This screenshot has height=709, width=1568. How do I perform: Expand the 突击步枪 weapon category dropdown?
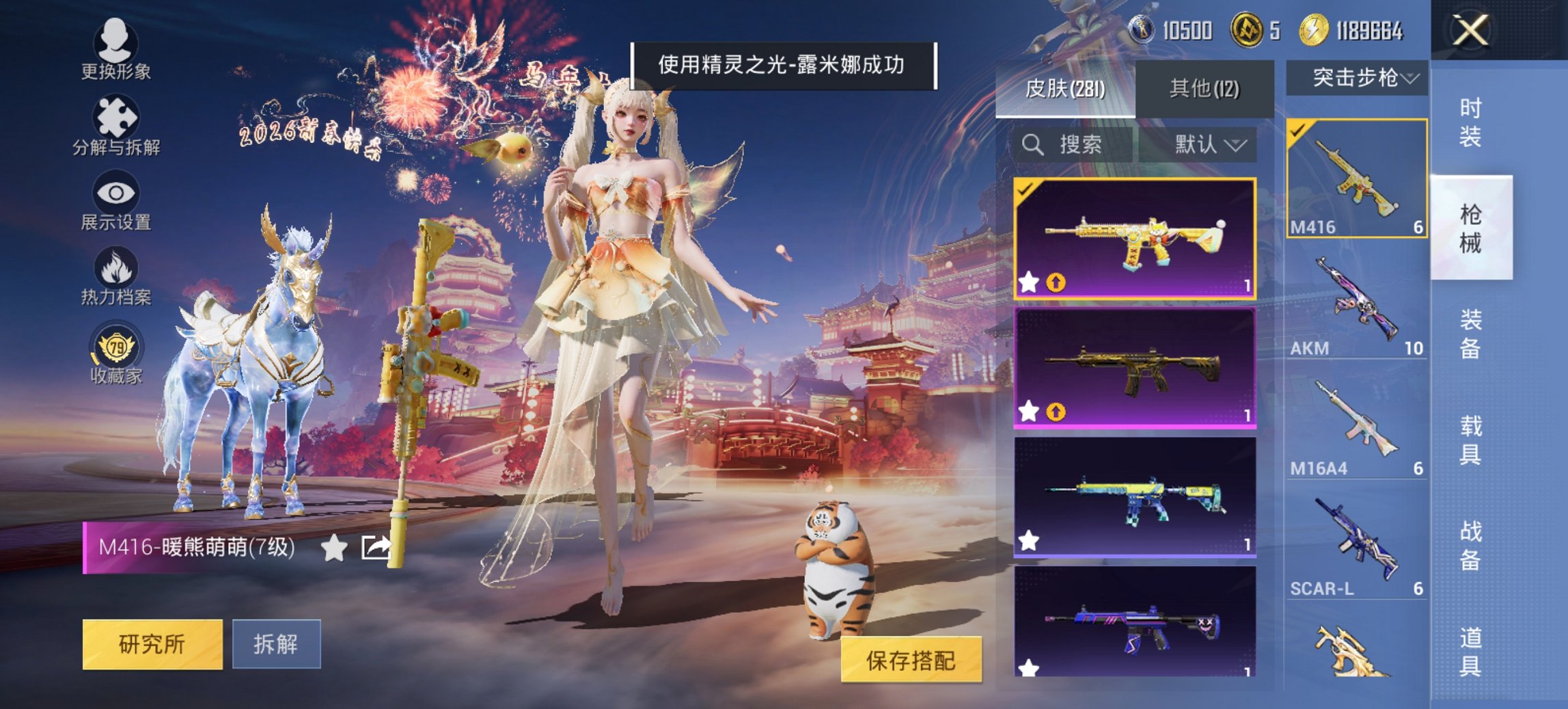1360,78
